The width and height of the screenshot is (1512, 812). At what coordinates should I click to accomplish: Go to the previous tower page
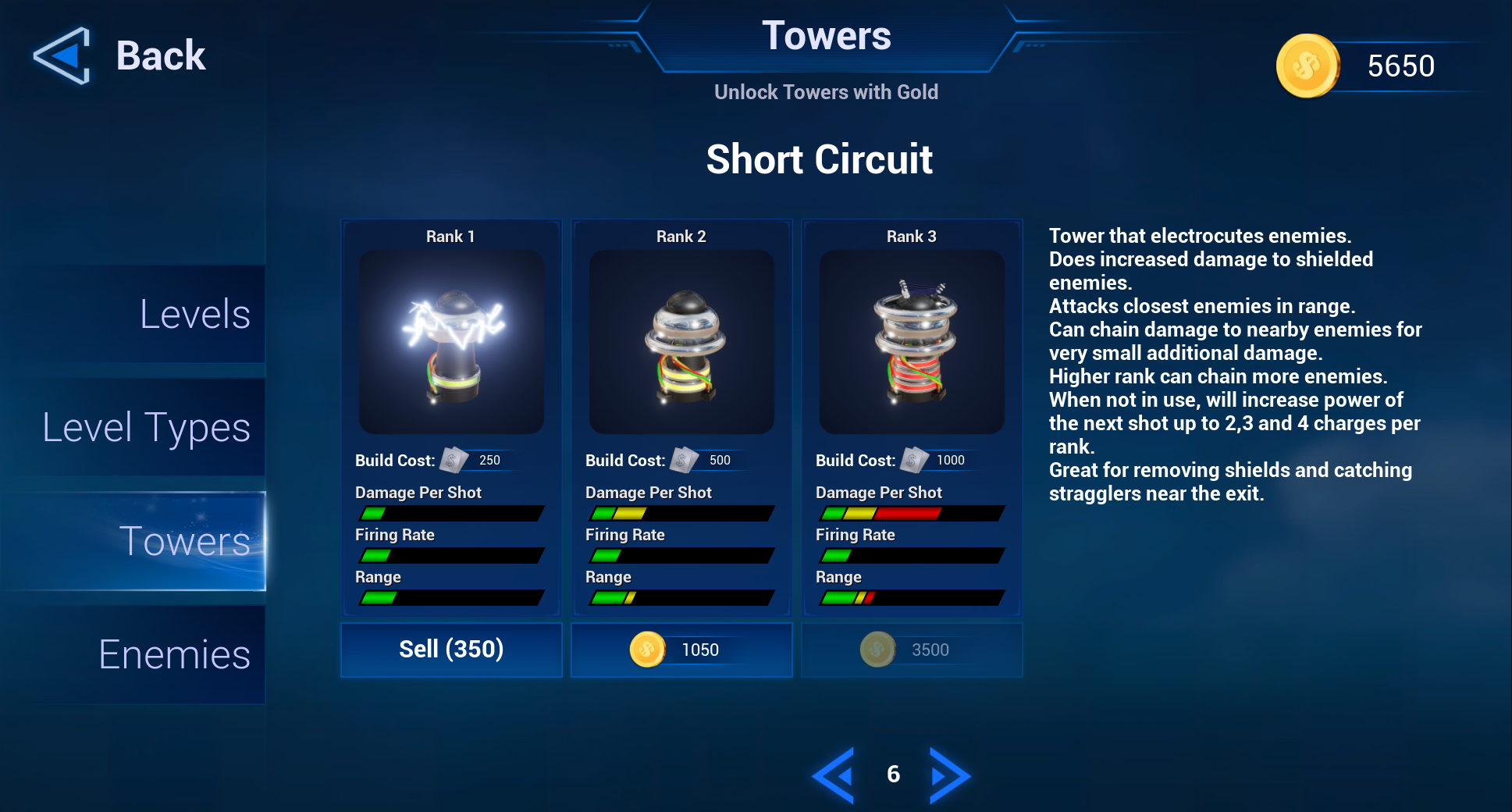(x=833, y=775)
